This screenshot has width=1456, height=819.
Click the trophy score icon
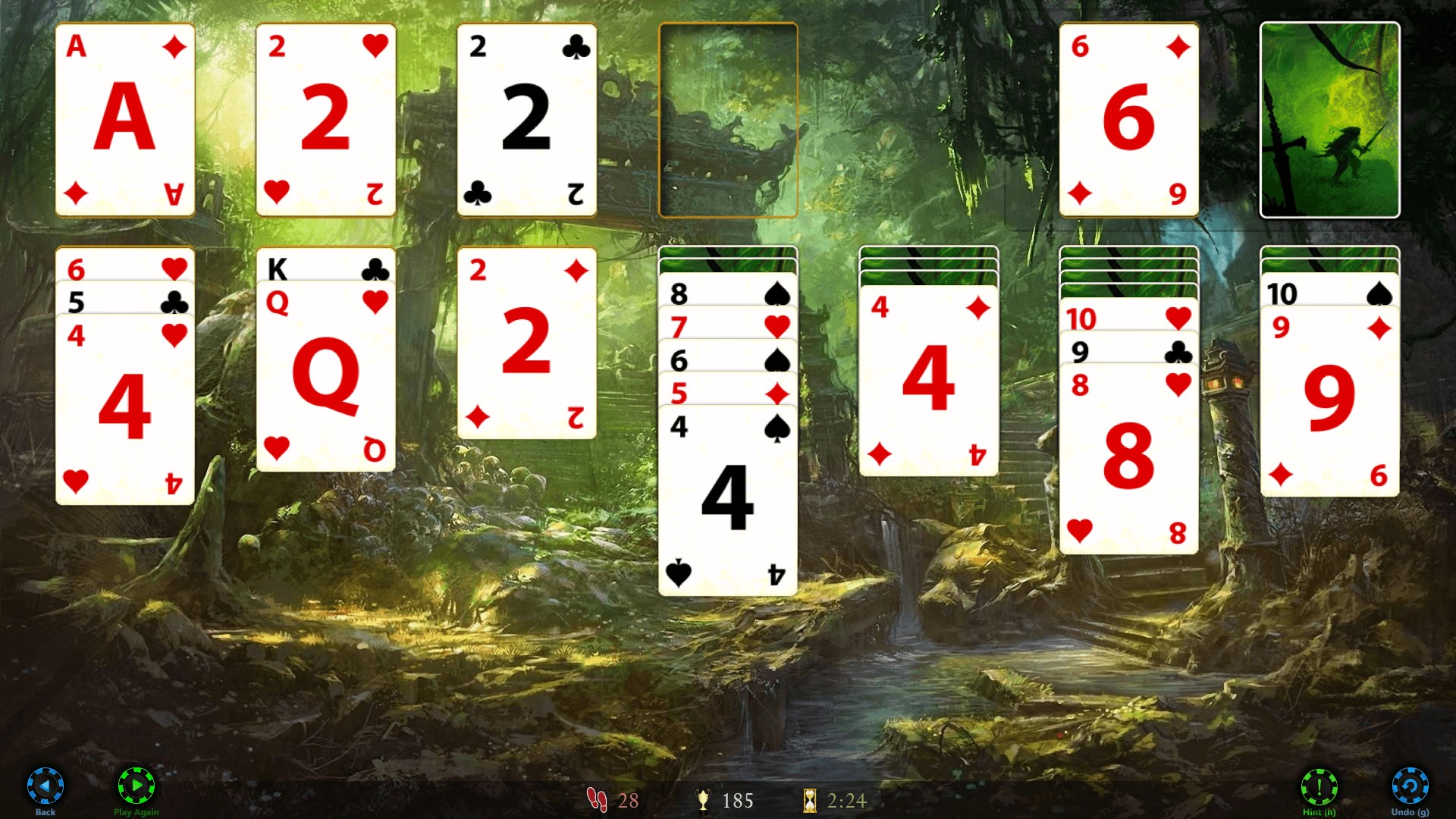(x=705, y=800)
